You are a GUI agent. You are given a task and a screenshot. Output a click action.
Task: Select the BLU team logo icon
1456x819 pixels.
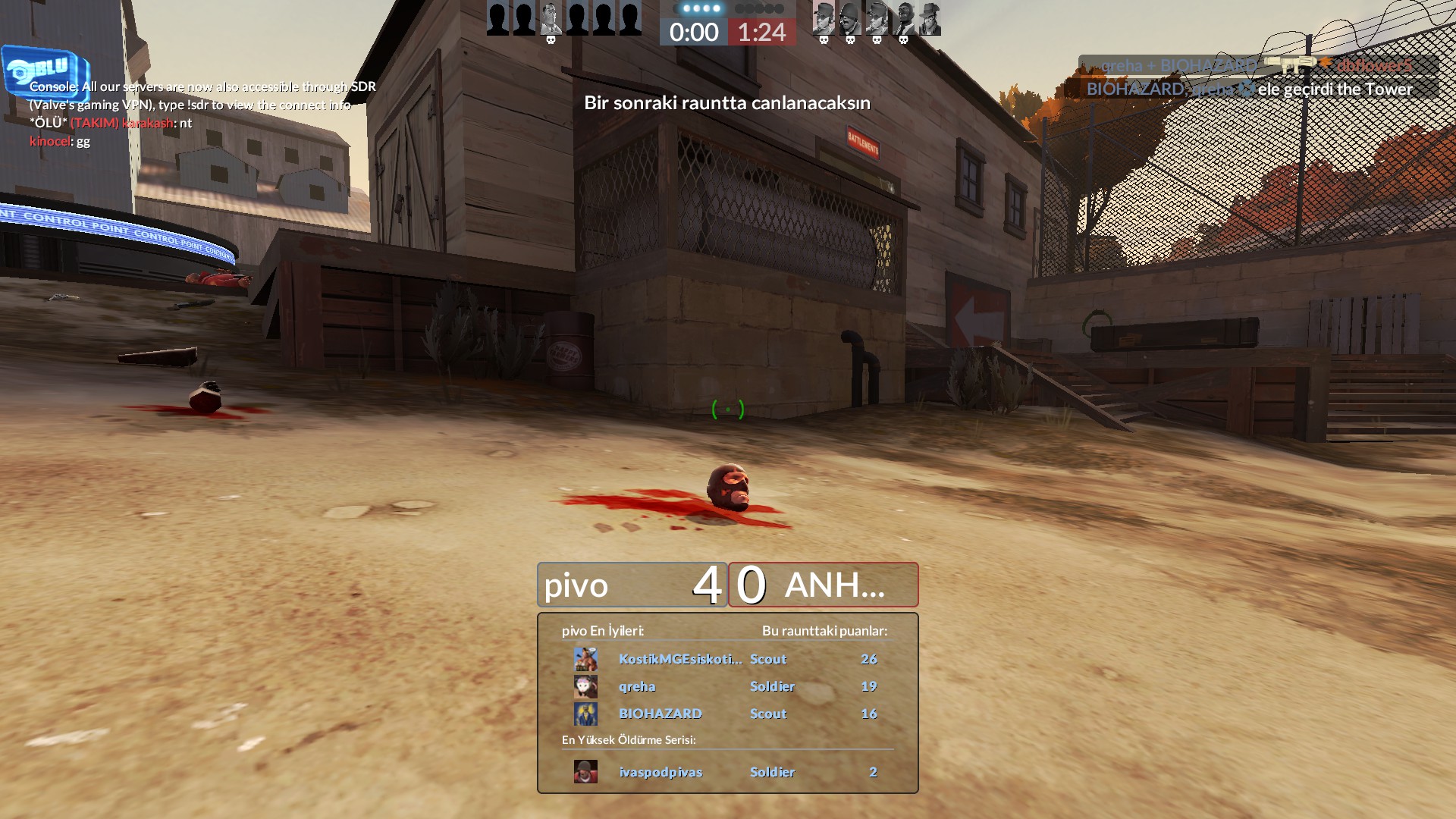[44, 70]
